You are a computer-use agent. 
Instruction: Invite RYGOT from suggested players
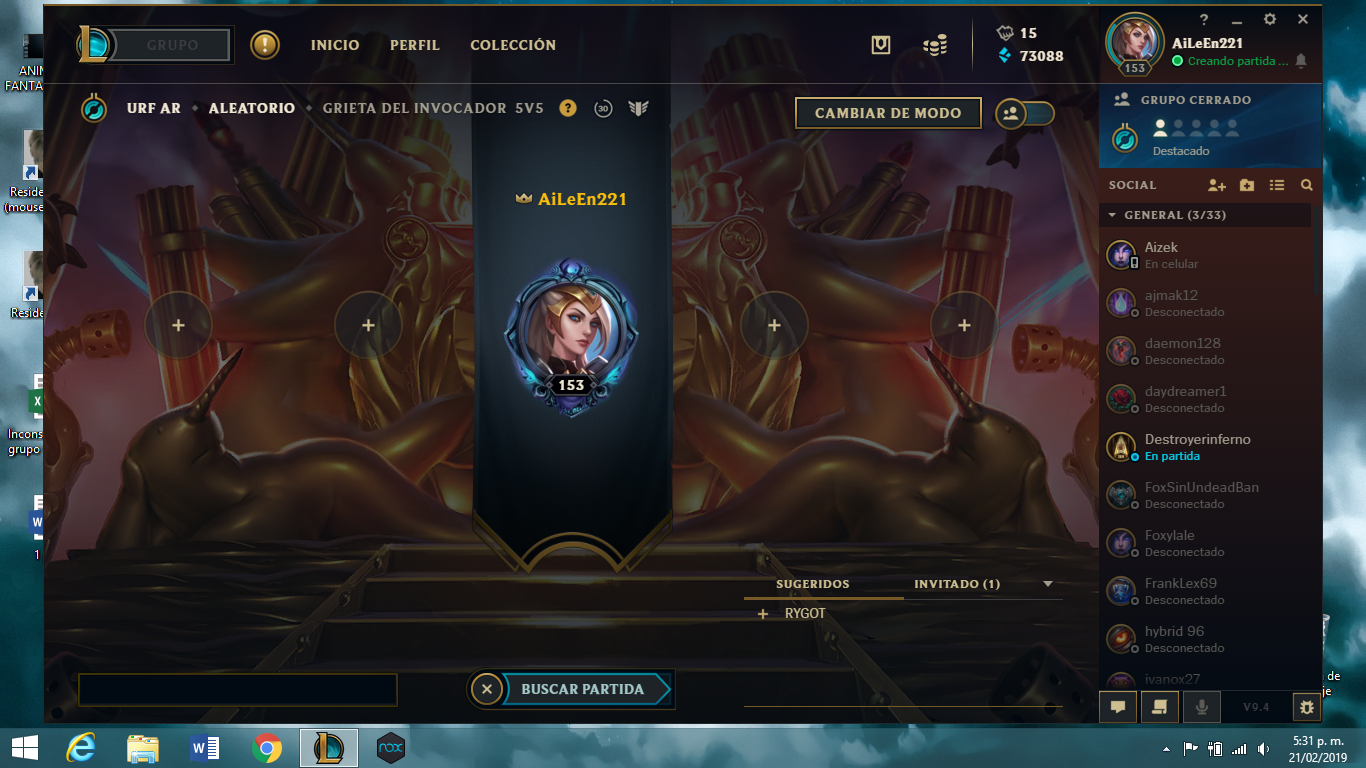[x=763, y=612]
